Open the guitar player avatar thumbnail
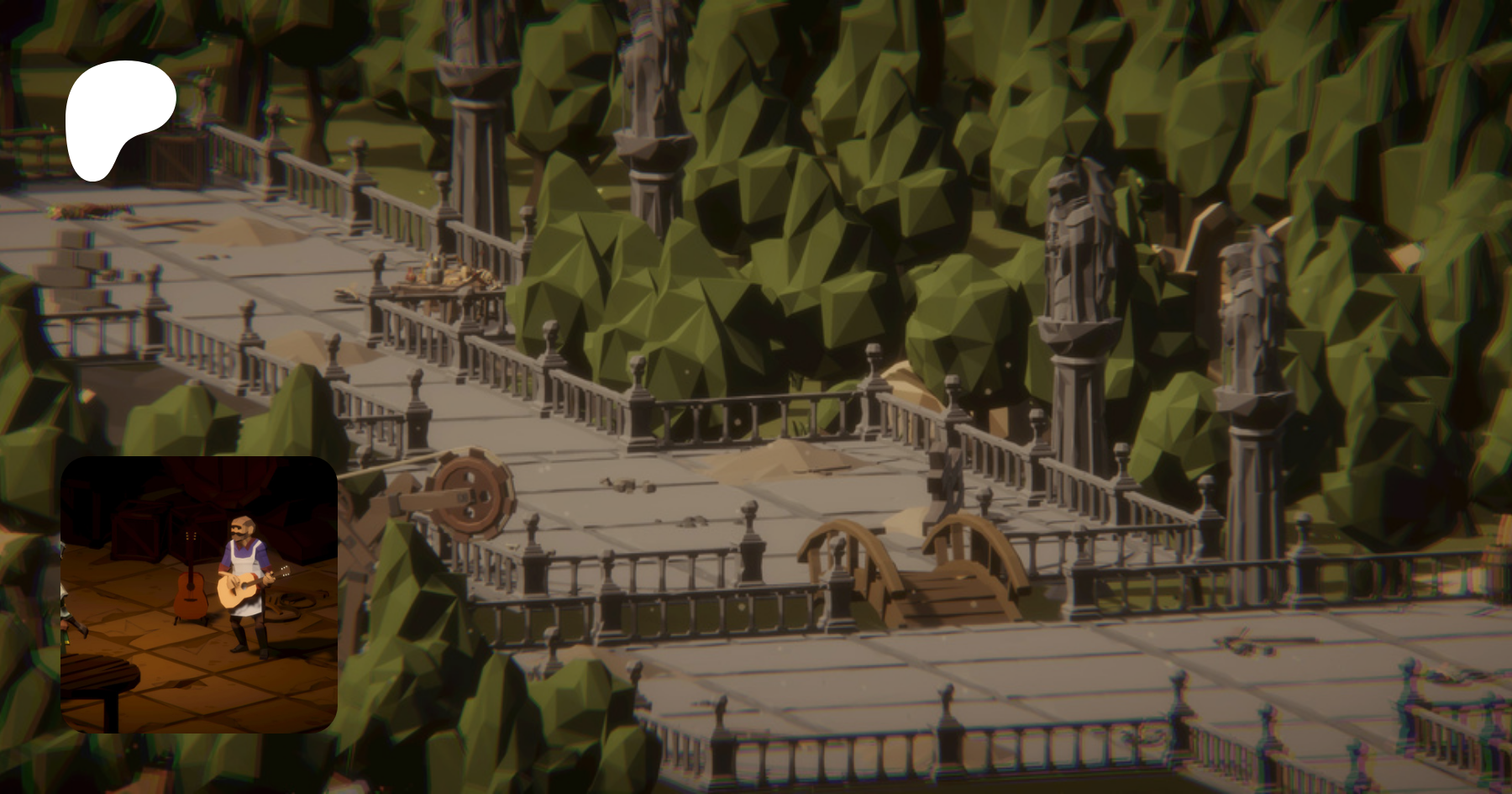 pyautogui.click(x=199, y=594)
